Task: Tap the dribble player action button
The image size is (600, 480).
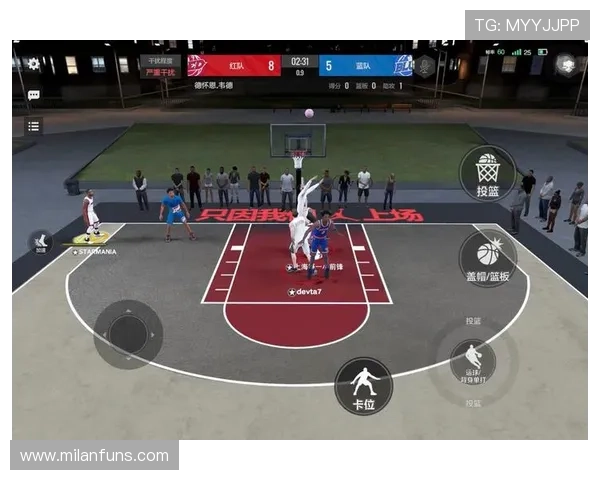Action: (x=473, y=360)
